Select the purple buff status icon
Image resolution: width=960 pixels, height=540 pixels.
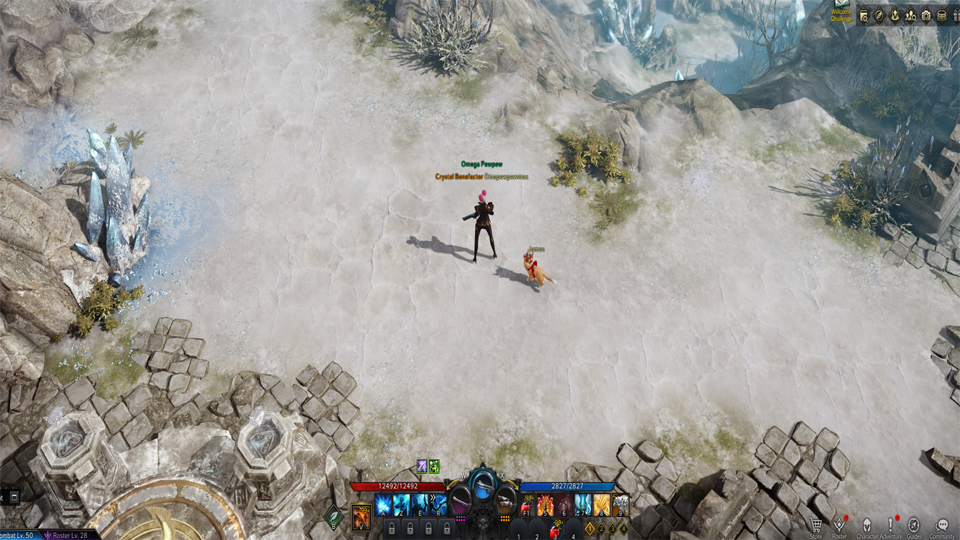point(422,466)
